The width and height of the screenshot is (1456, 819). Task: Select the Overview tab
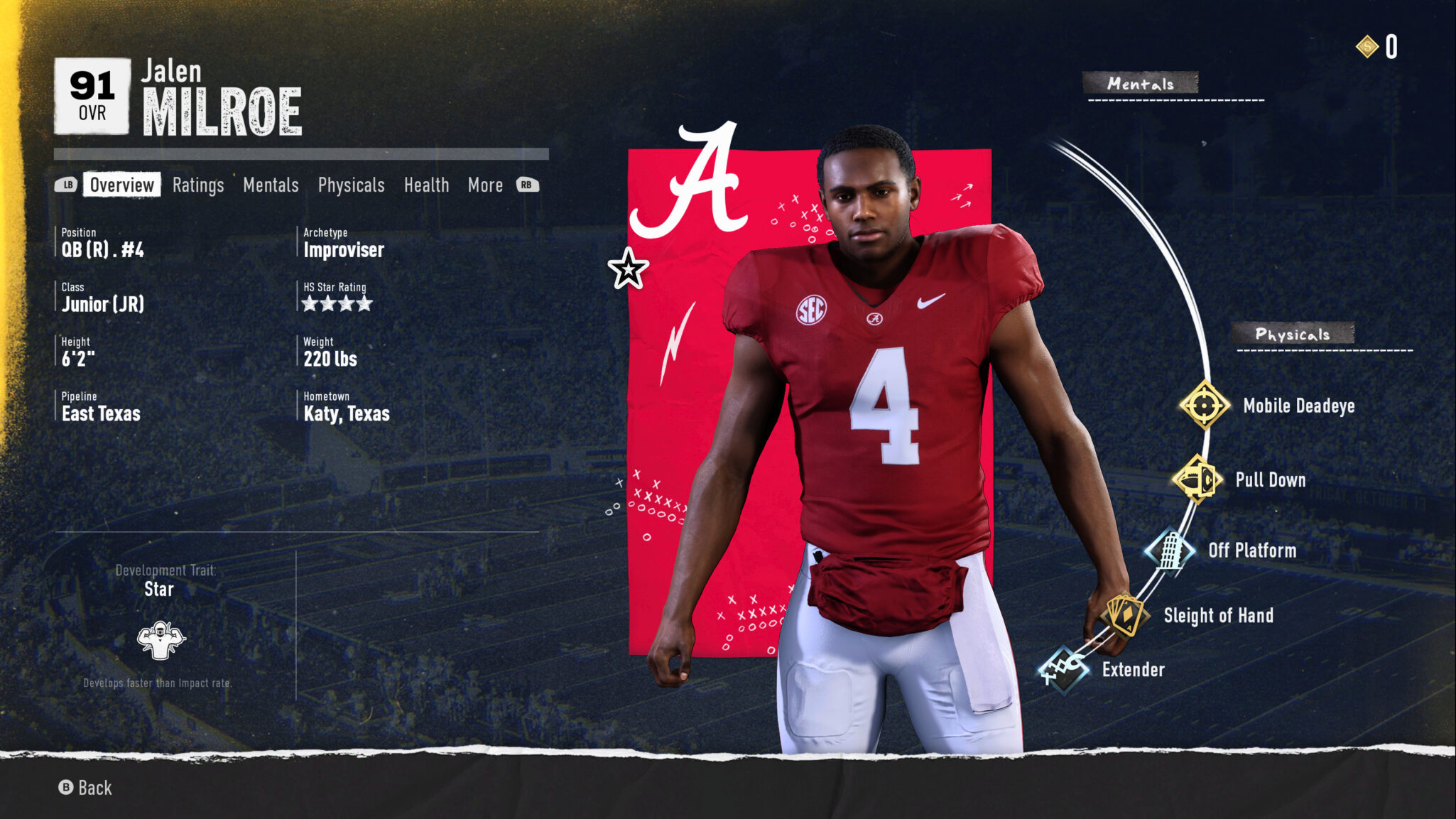tap(121, 185)
